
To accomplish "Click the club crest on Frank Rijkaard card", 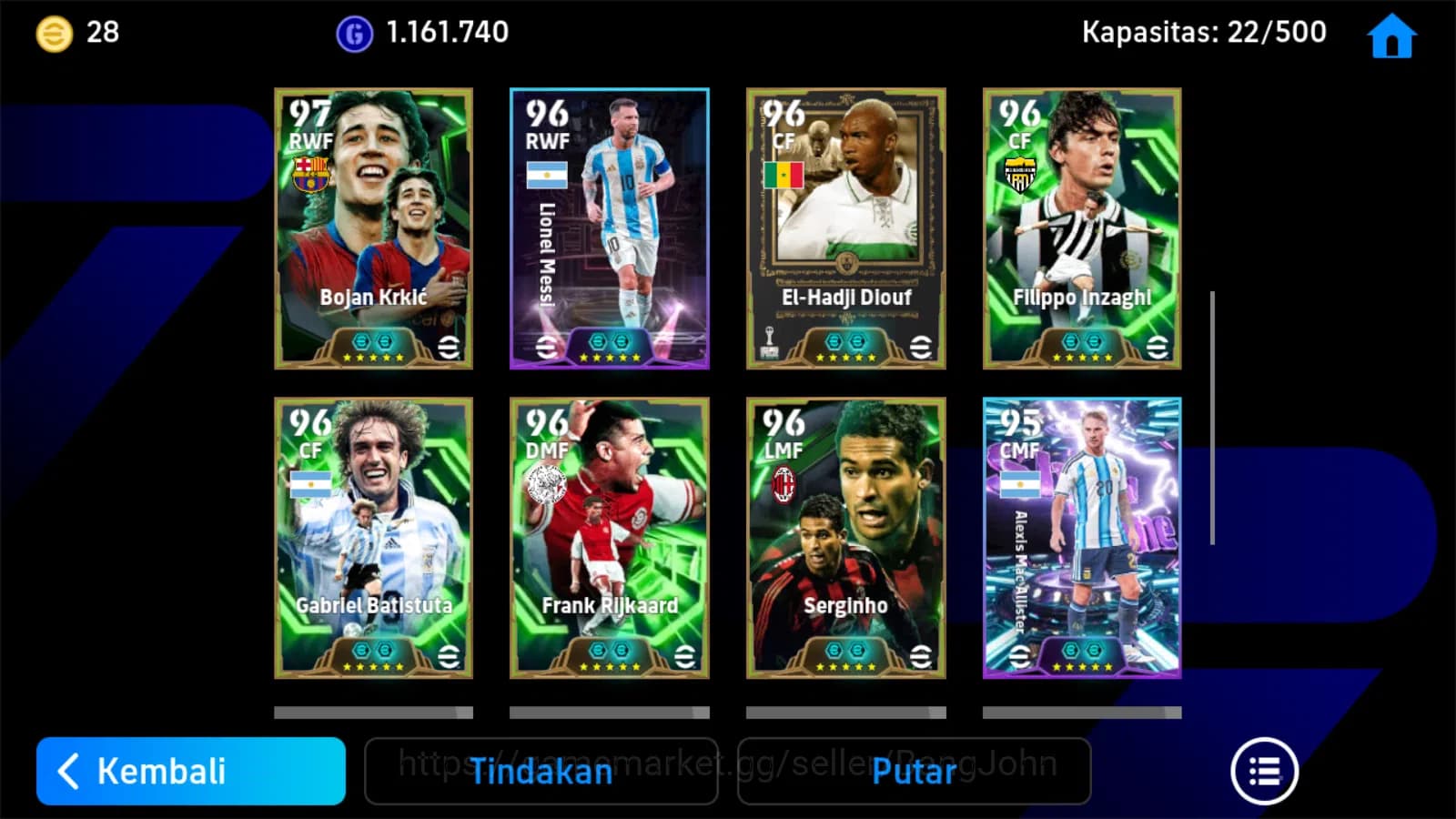I will [546, 483].
